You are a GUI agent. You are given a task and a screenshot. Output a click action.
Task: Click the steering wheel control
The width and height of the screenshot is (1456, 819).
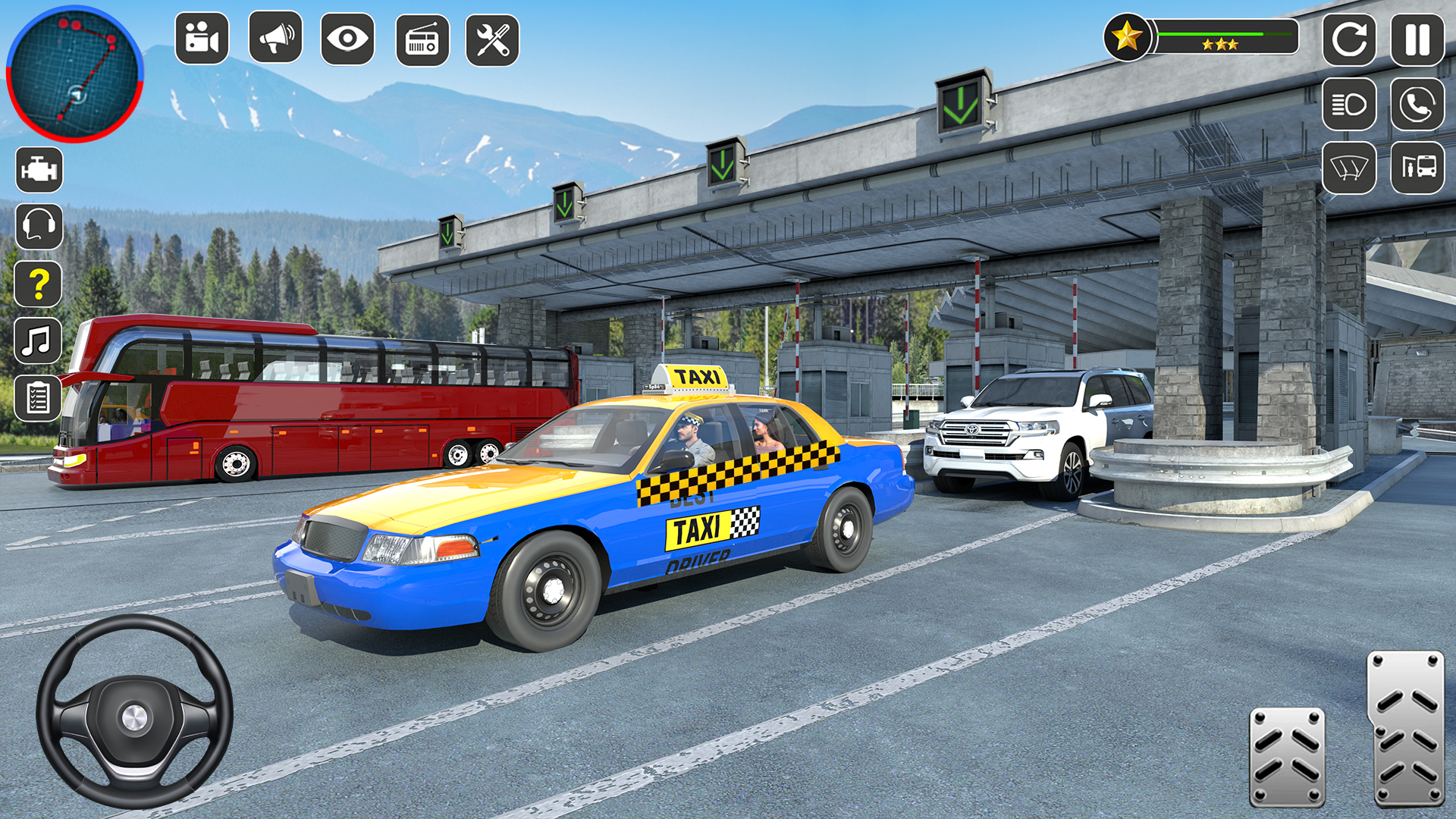(134, 711)
